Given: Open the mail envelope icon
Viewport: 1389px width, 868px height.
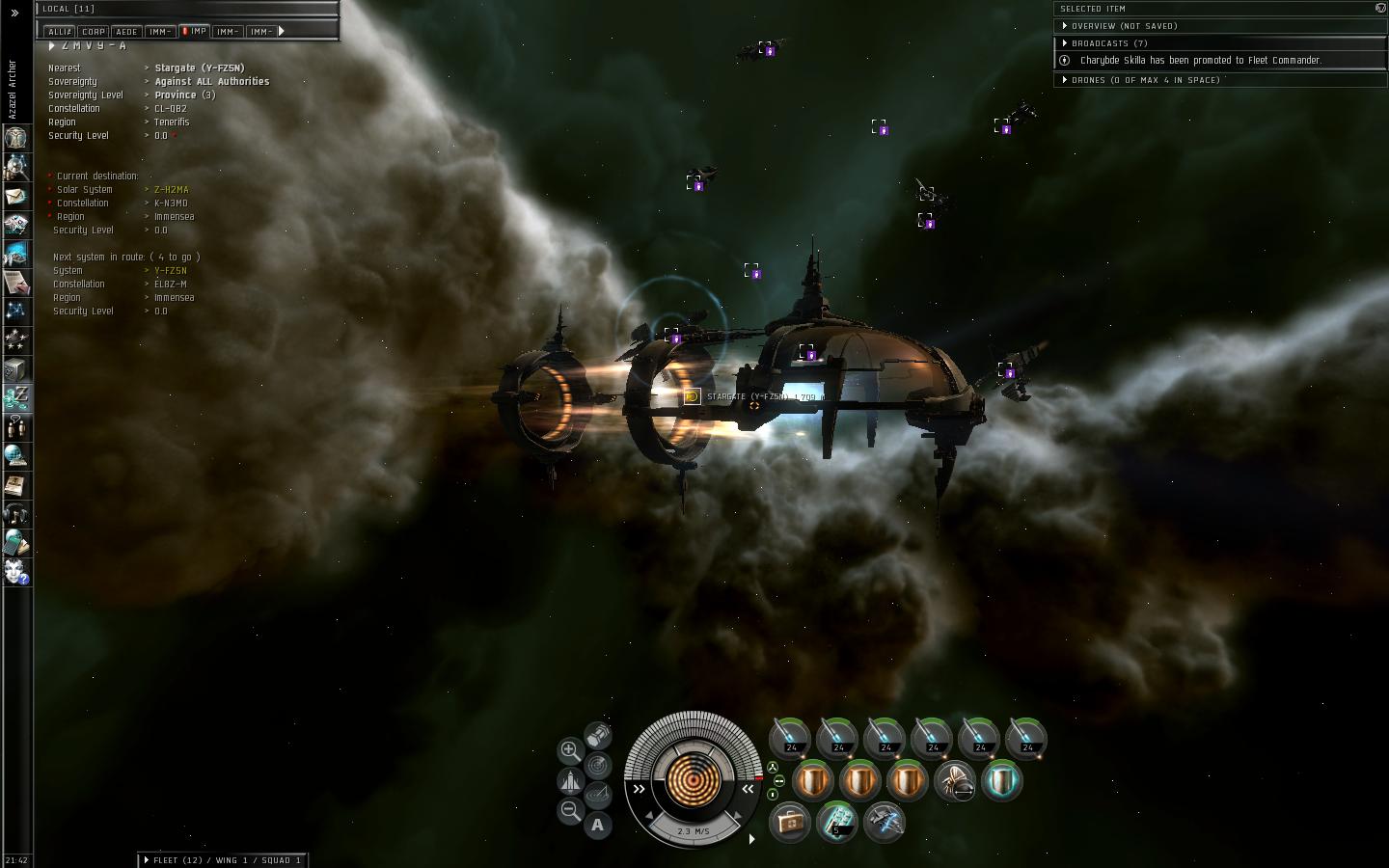Looking at the screenshot, I should (16, 196).
